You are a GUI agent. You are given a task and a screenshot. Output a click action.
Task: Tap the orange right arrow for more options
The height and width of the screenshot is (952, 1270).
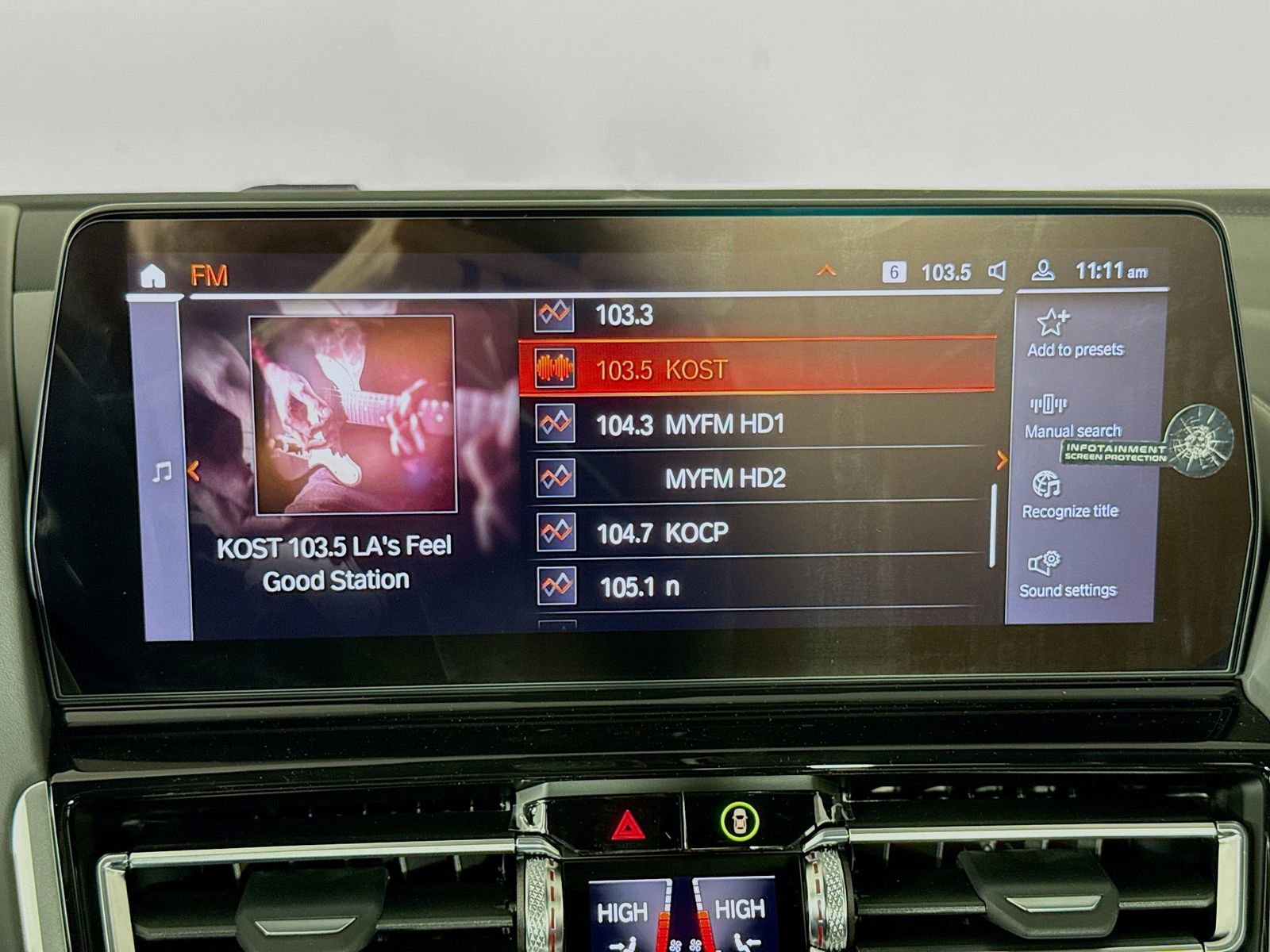(x=1003, y=460)
